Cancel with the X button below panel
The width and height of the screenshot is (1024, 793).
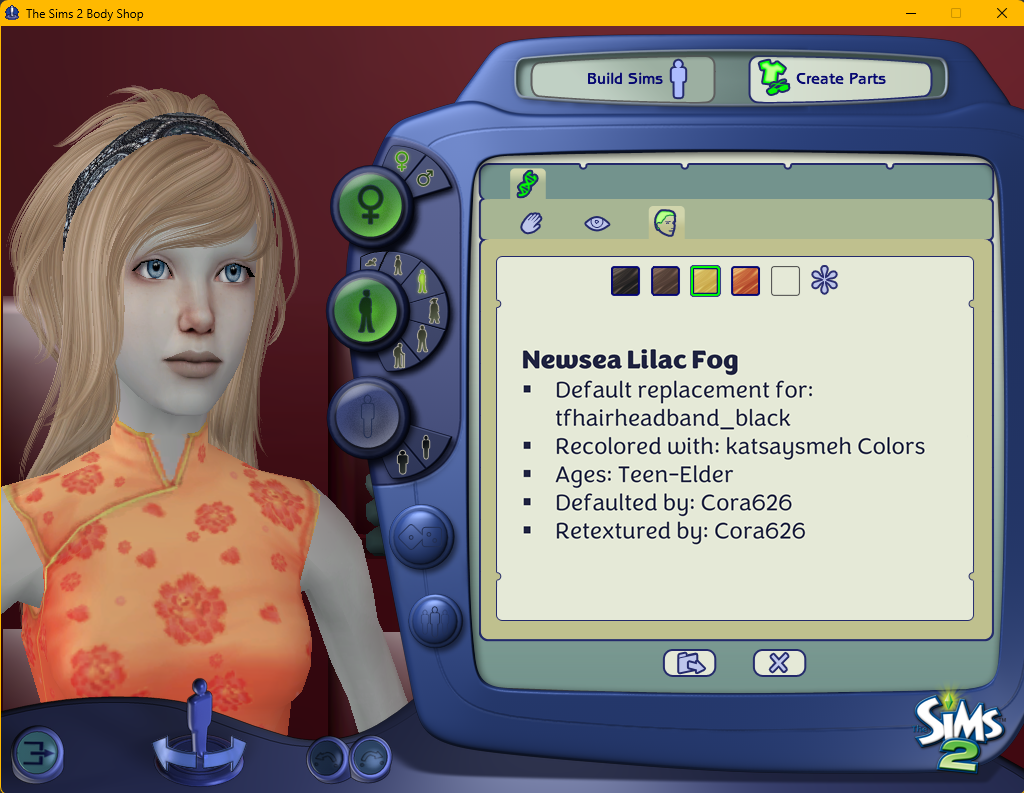[779, 662]
